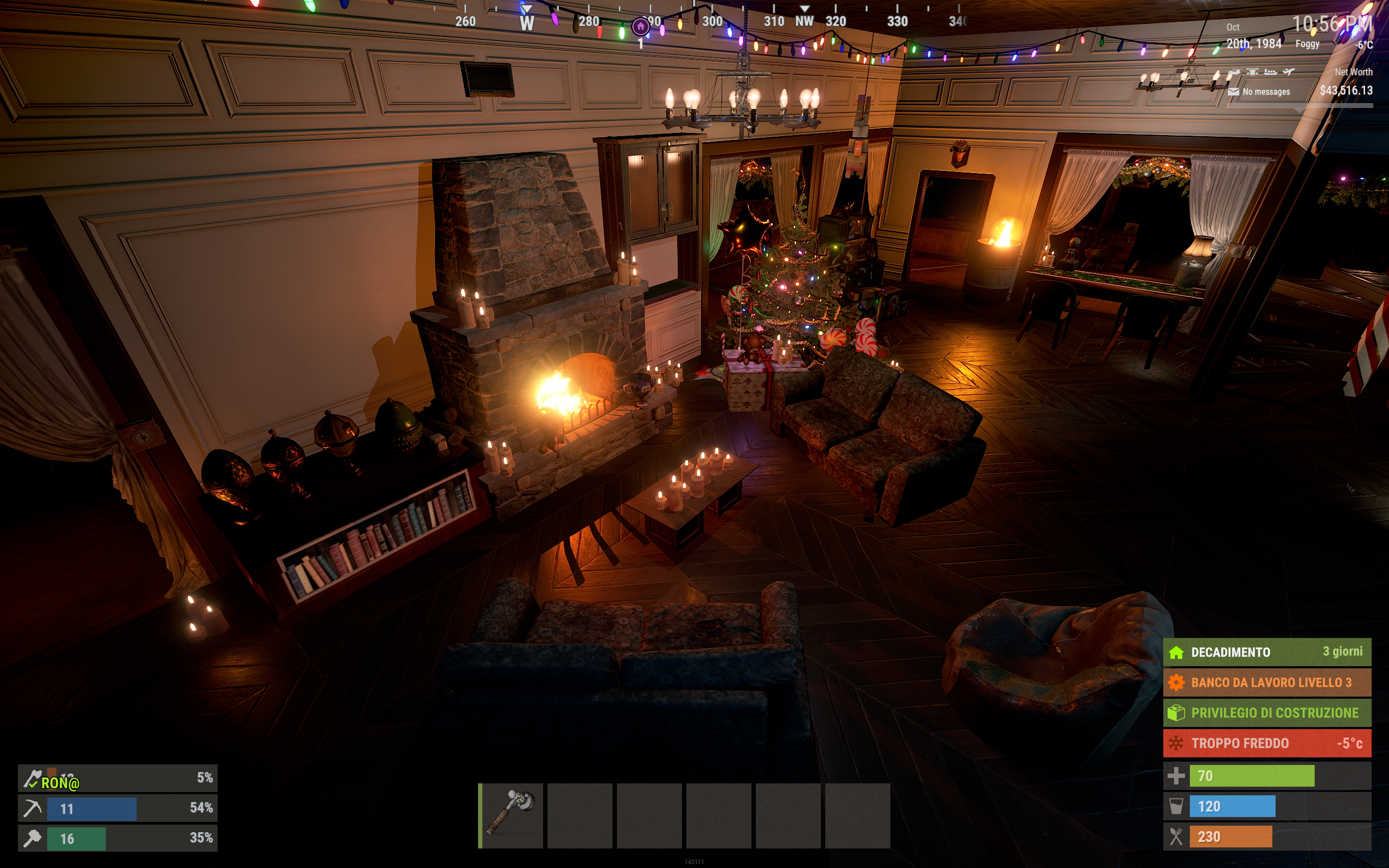Select the hammer slot in the hotbar

(511, 815)
